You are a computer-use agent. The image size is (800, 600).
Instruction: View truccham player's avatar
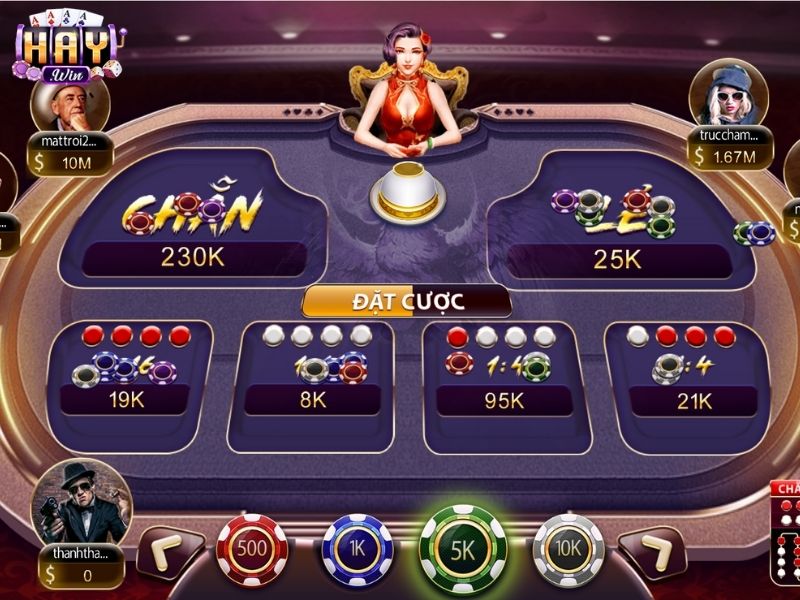(728, 93)
